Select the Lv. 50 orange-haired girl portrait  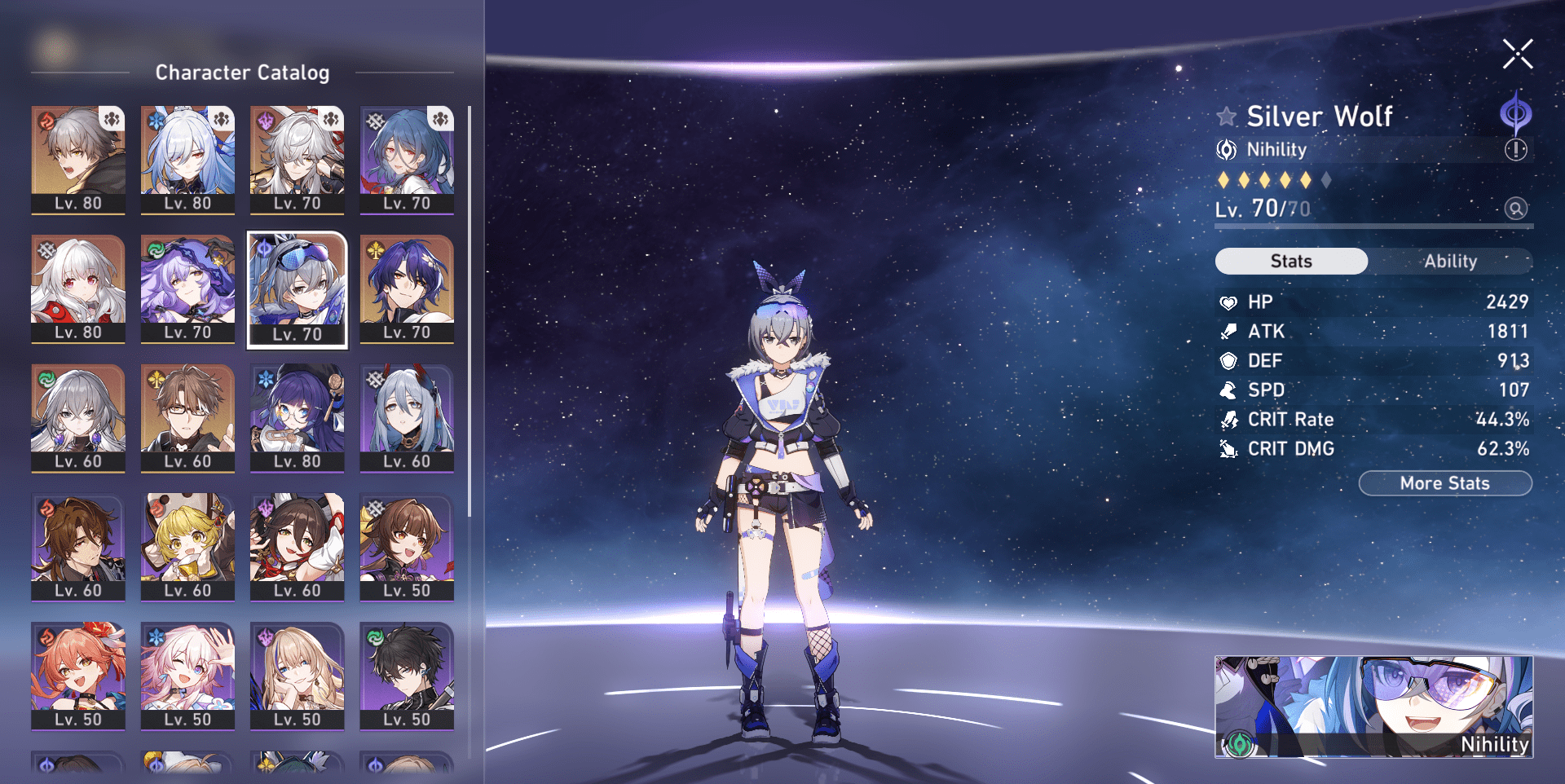click(78, 676)
